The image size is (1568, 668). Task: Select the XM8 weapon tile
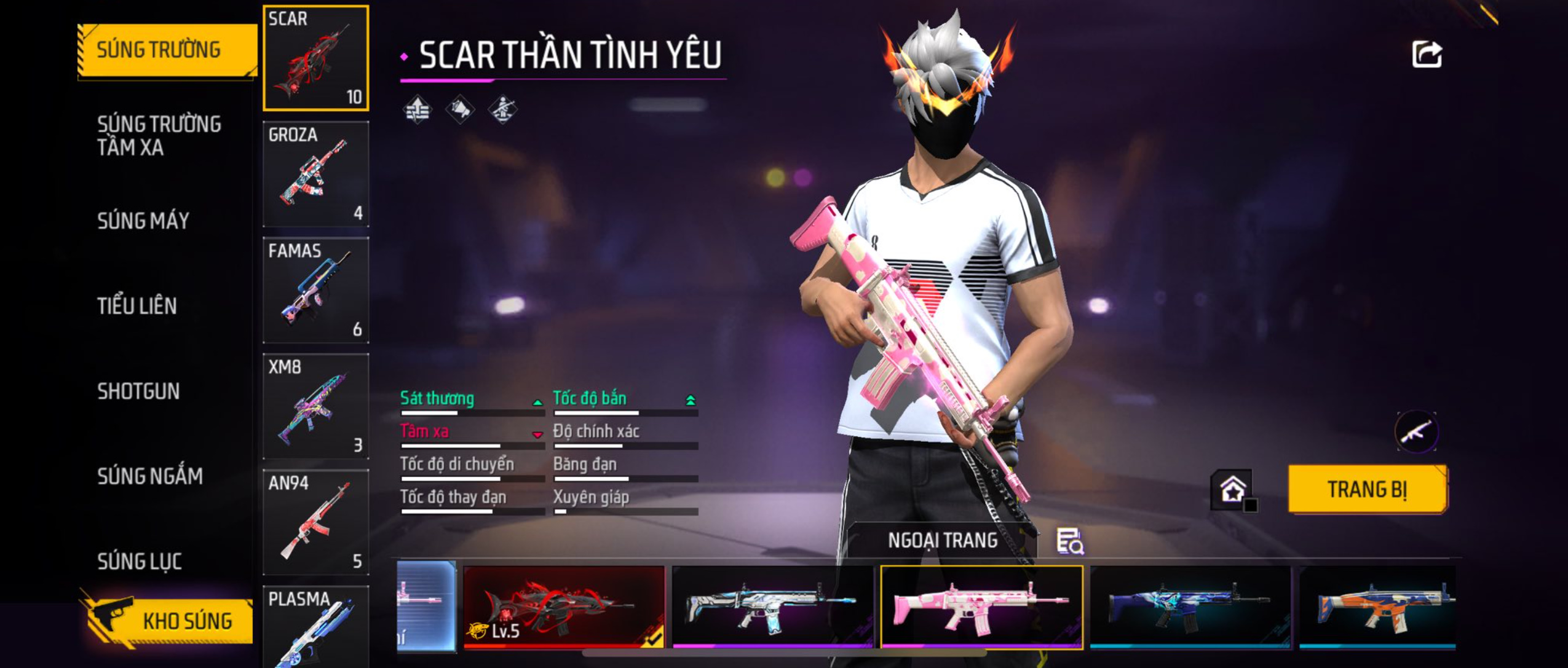point(315,406)
